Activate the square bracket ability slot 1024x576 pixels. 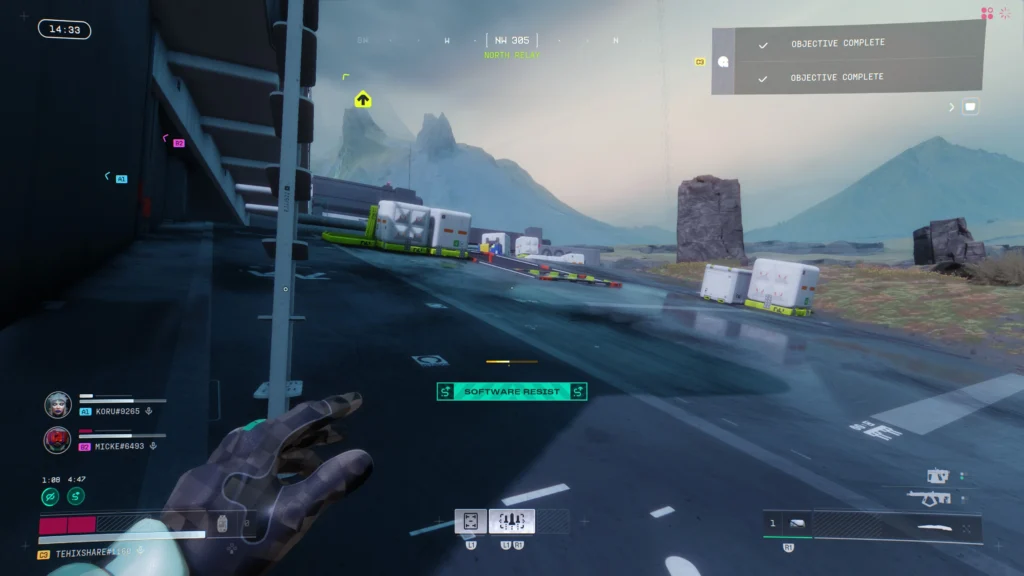470,521
